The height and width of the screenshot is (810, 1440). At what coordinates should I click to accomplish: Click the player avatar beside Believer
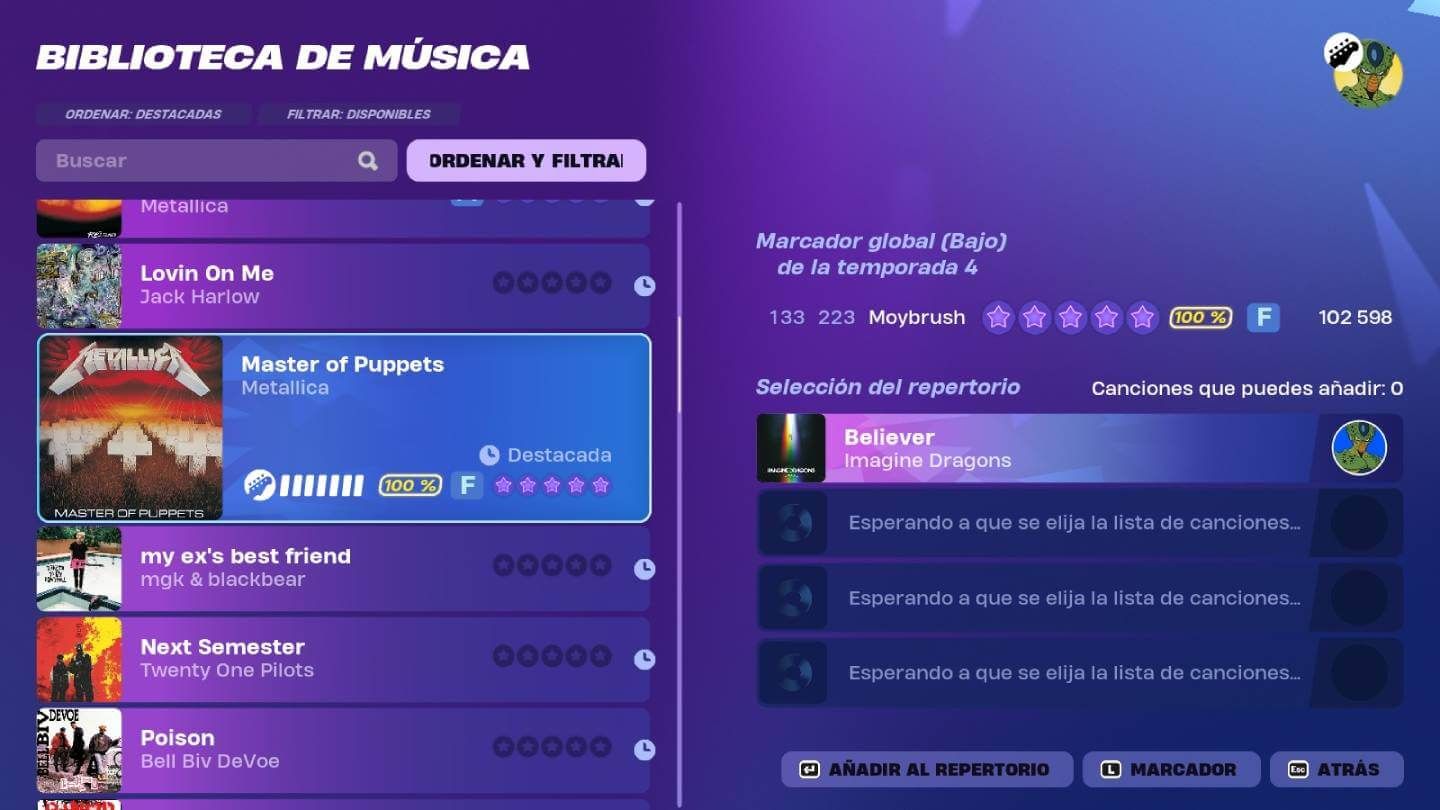[1358, 448]
